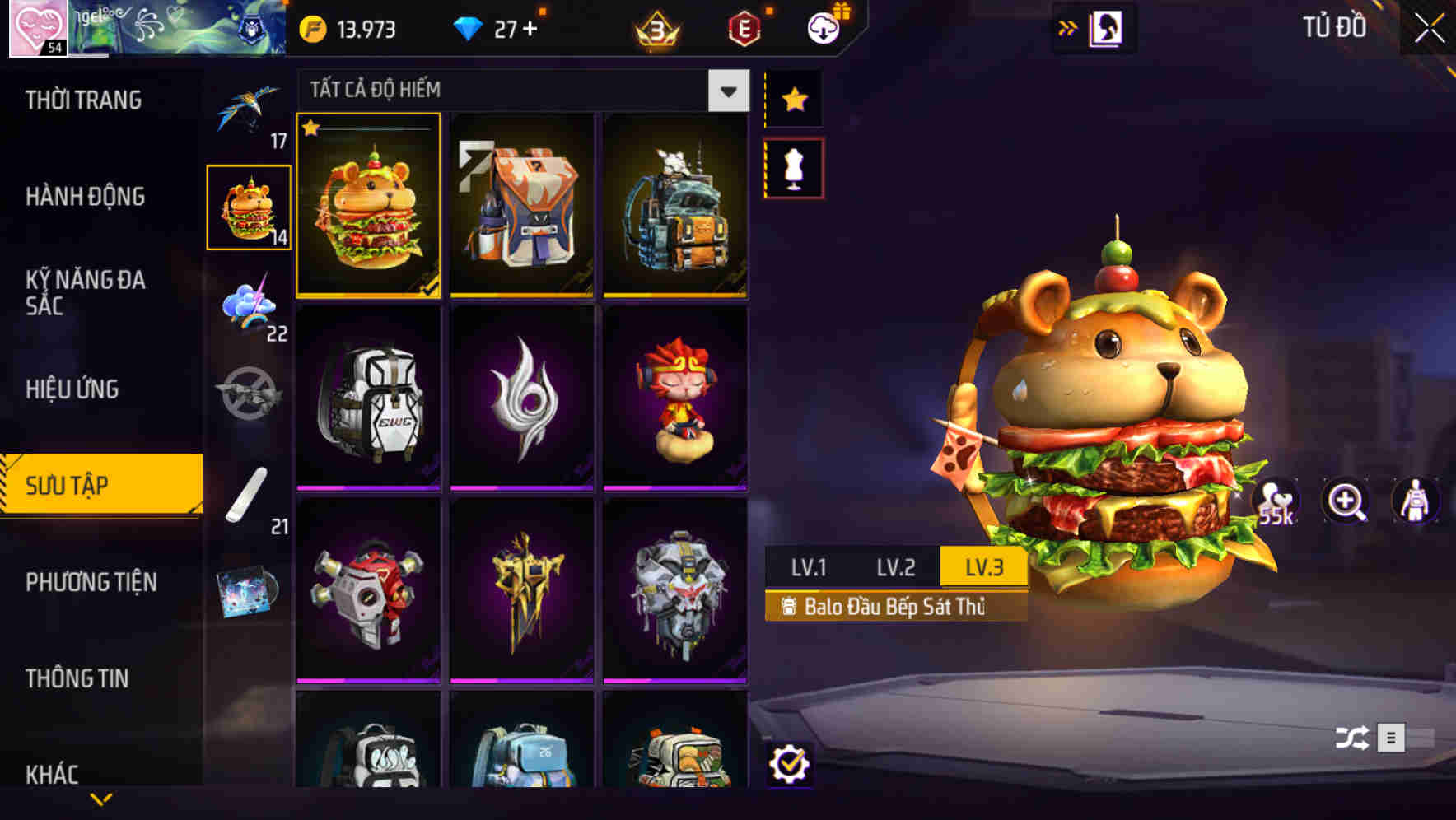Image resolution: width=1456 pixels, height=820 pixels.
Task: Open the THỜI TRANG menu item
Action: coord(82,100)
